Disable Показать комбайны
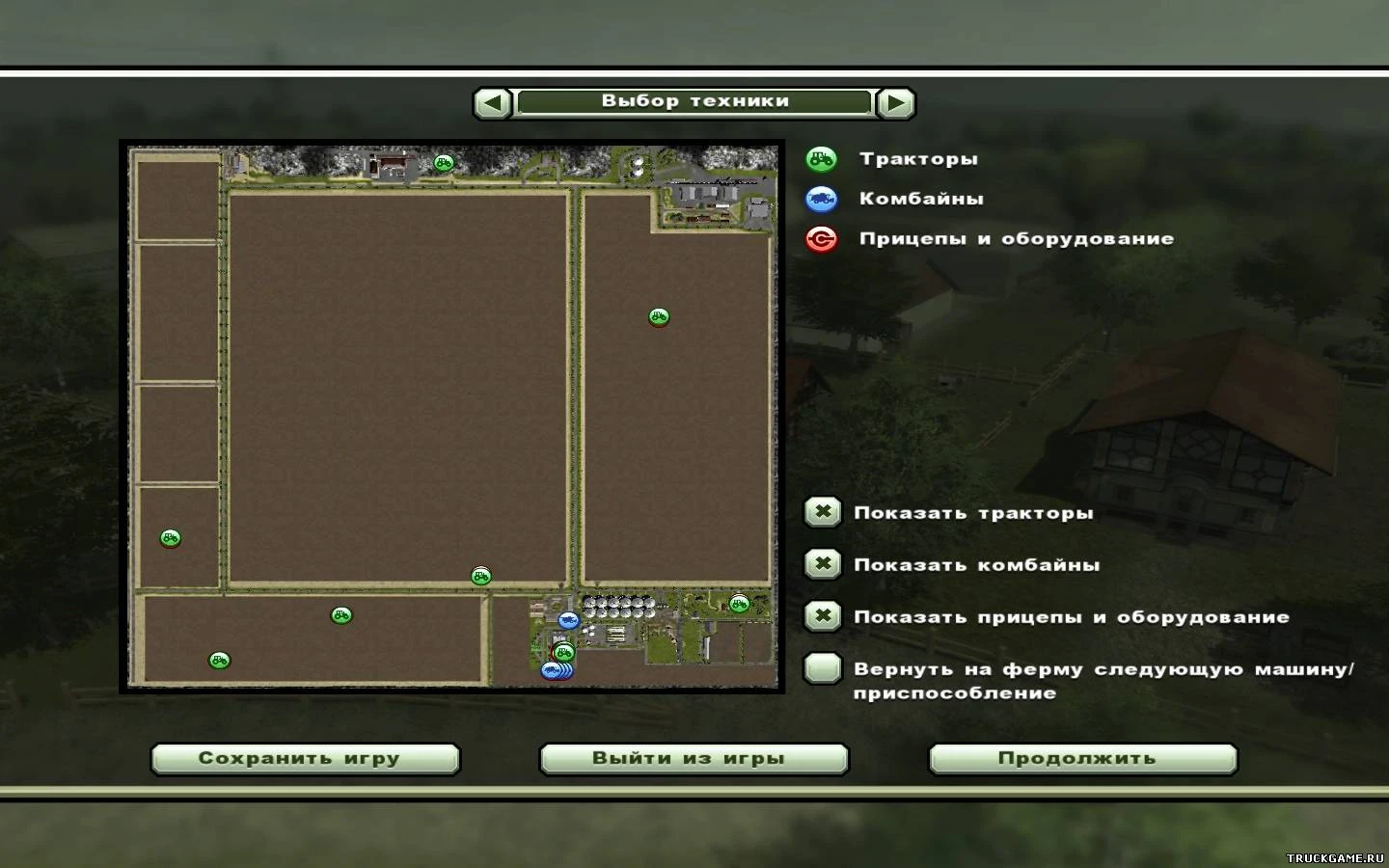1389x868 pixels. pos(822,564)
